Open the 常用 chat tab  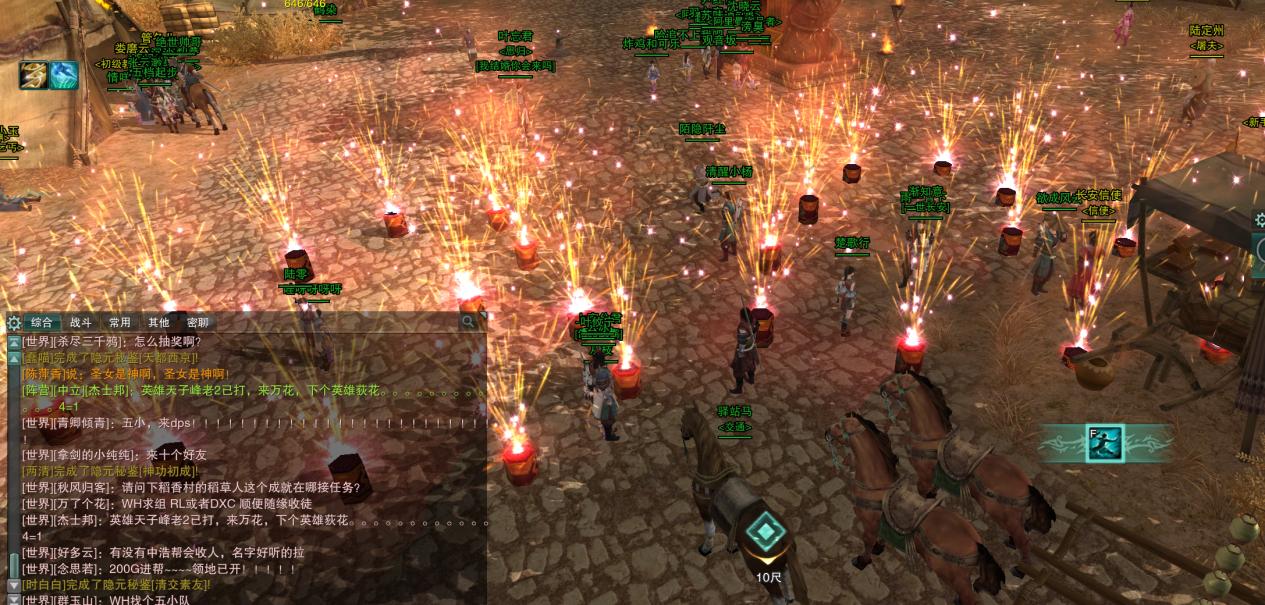coord(120,322)
